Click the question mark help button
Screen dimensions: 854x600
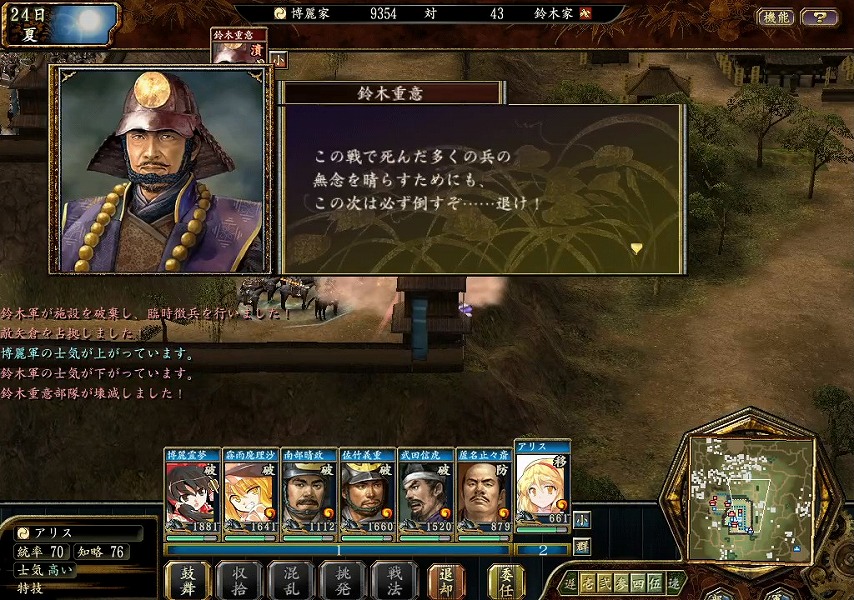820,17
